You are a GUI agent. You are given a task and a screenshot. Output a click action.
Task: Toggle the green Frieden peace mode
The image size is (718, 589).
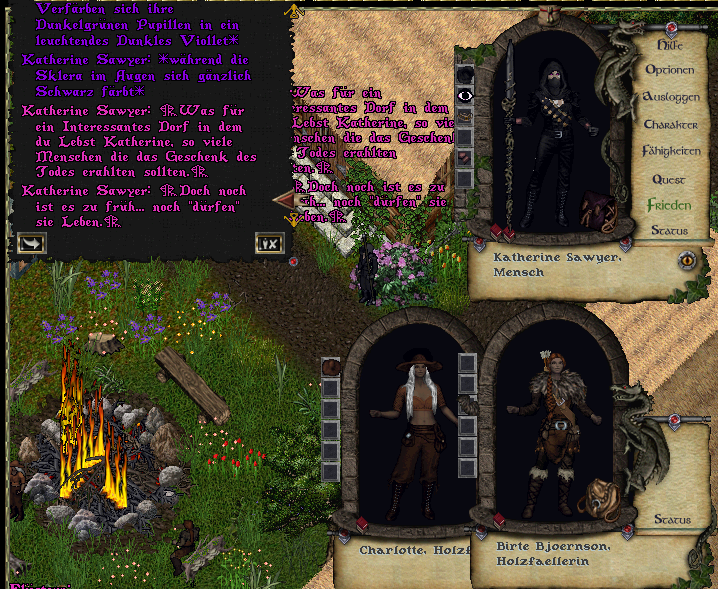coord(669,205)
